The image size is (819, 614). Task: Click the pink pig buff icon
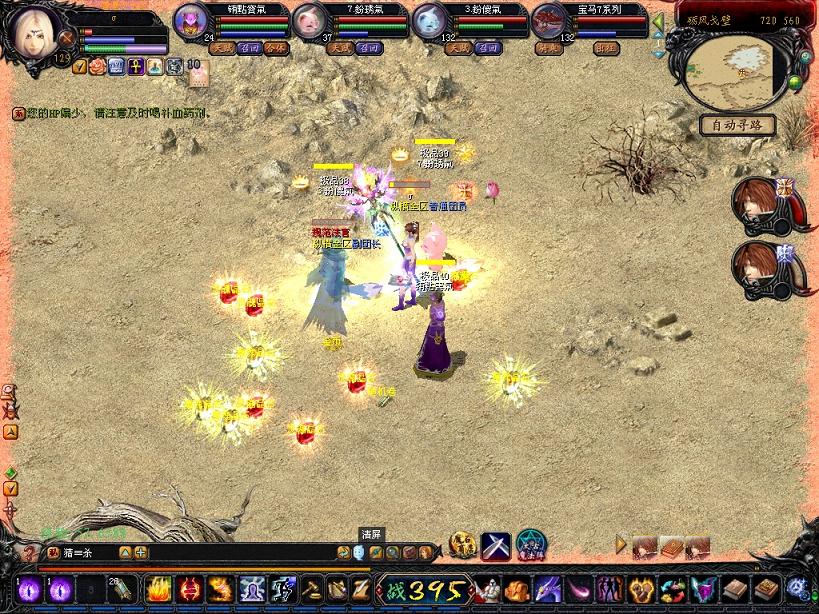point(97,67)
